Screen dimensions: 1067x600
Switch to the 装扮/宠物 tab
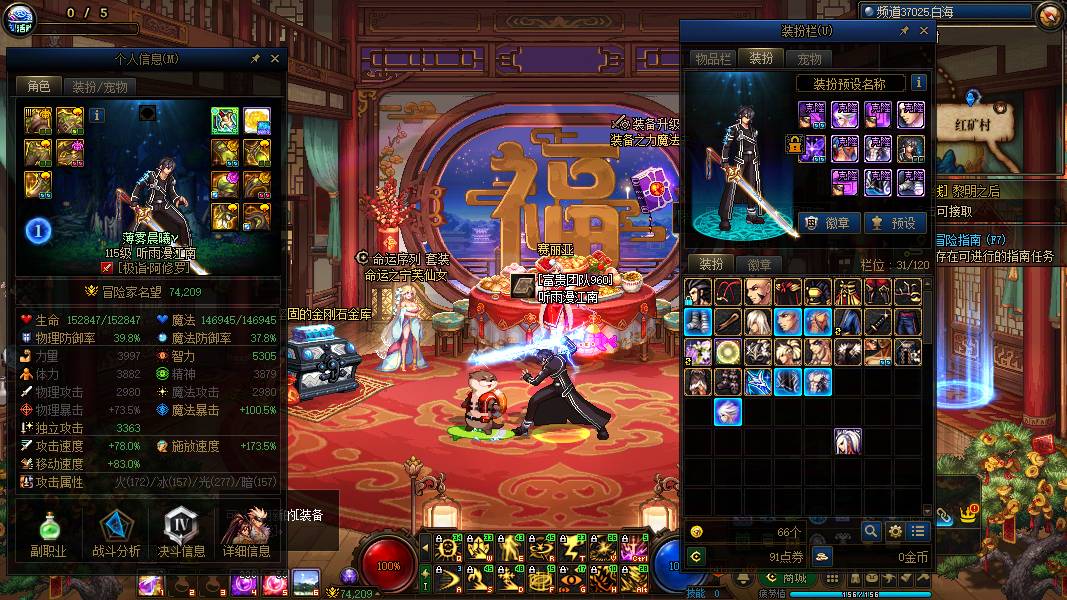100,87
